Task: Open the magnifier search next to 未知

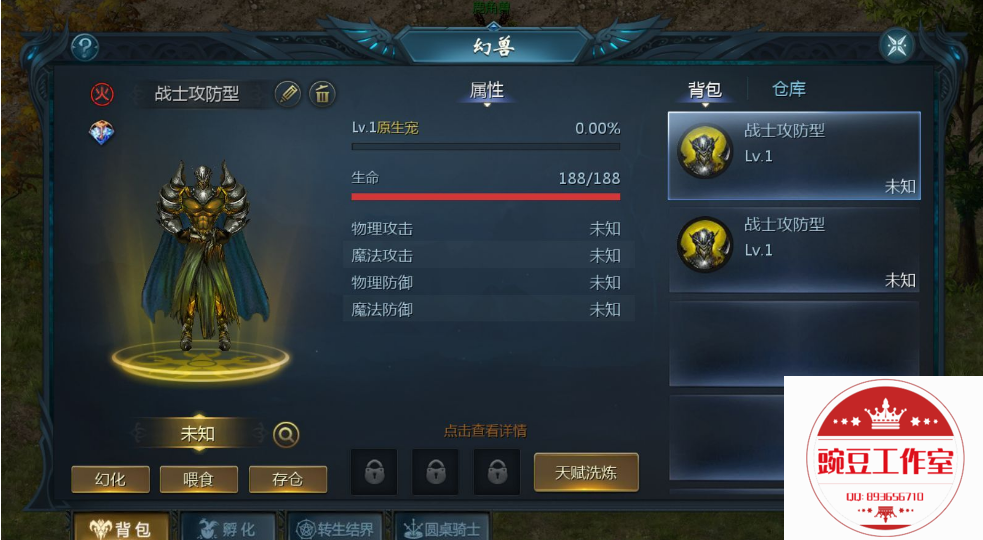Action: pos(286,434)
